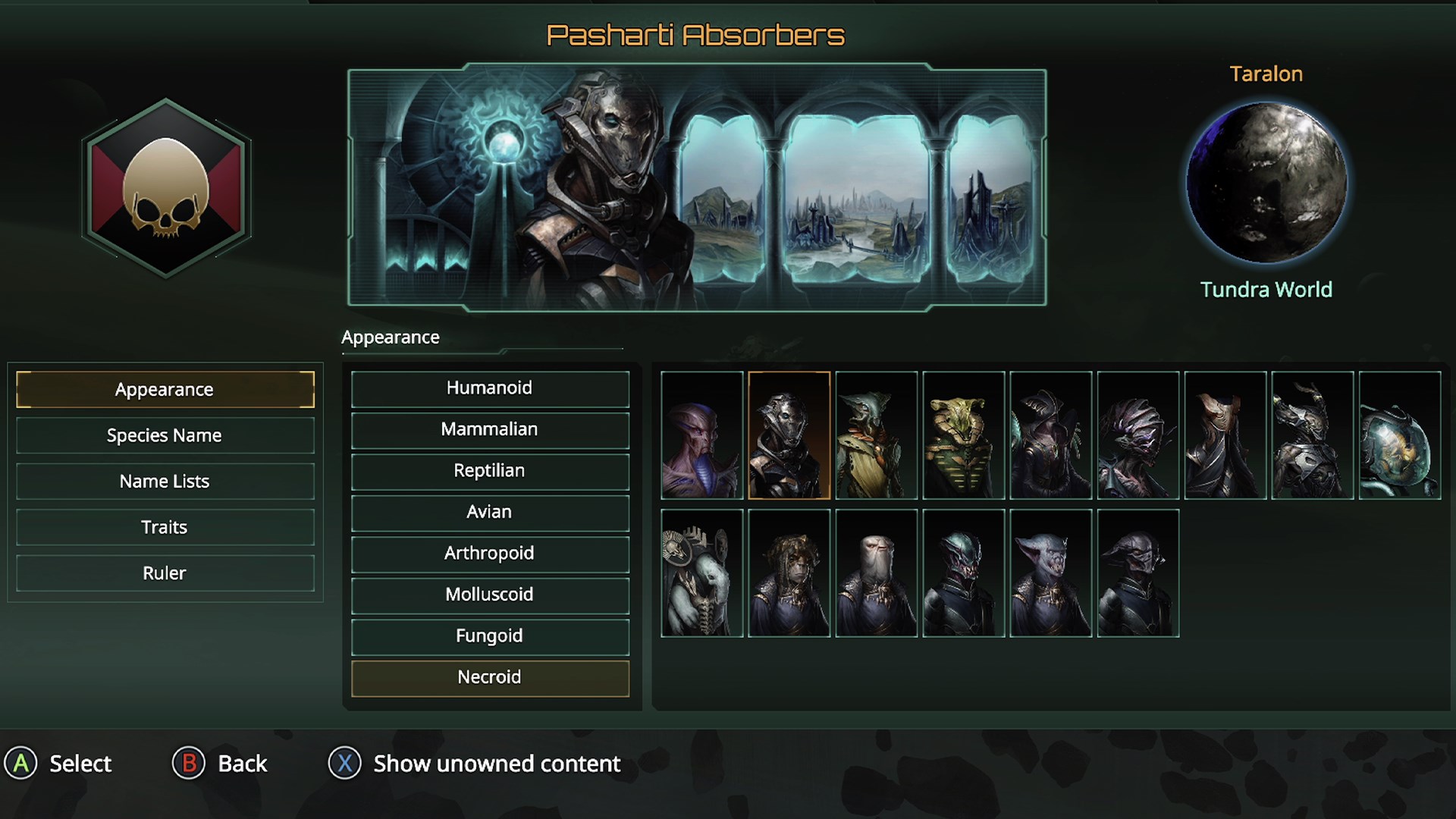This screenshot has width=1456, height=819.
Task: Switch to the Humanoid species category
Action: point(489,388)
